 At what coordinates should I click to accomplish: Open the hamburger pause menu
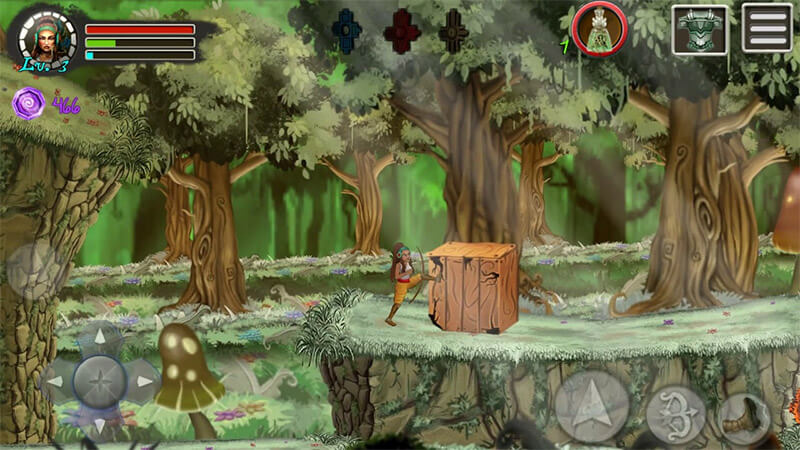point(767,28)
